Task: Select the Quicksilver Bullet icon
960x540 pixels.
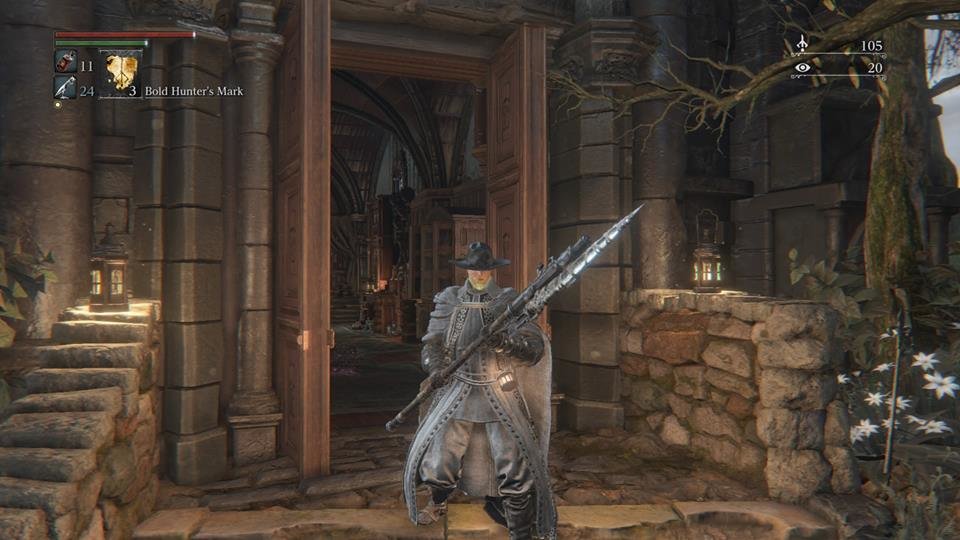Action: tap(65, 89)
